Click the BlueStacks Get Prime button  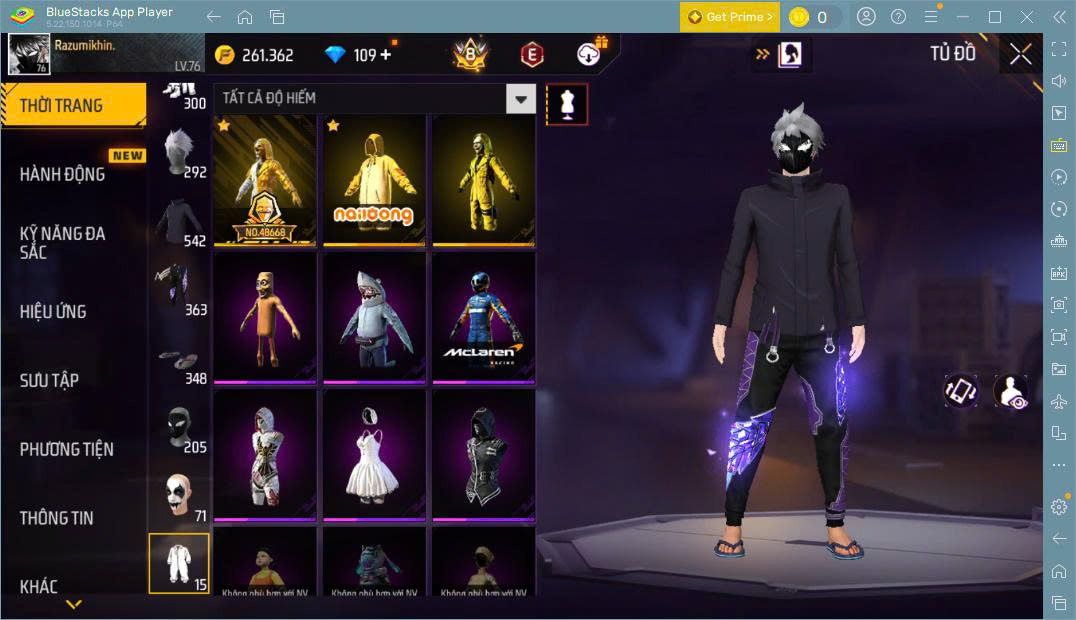pos(730,17)
